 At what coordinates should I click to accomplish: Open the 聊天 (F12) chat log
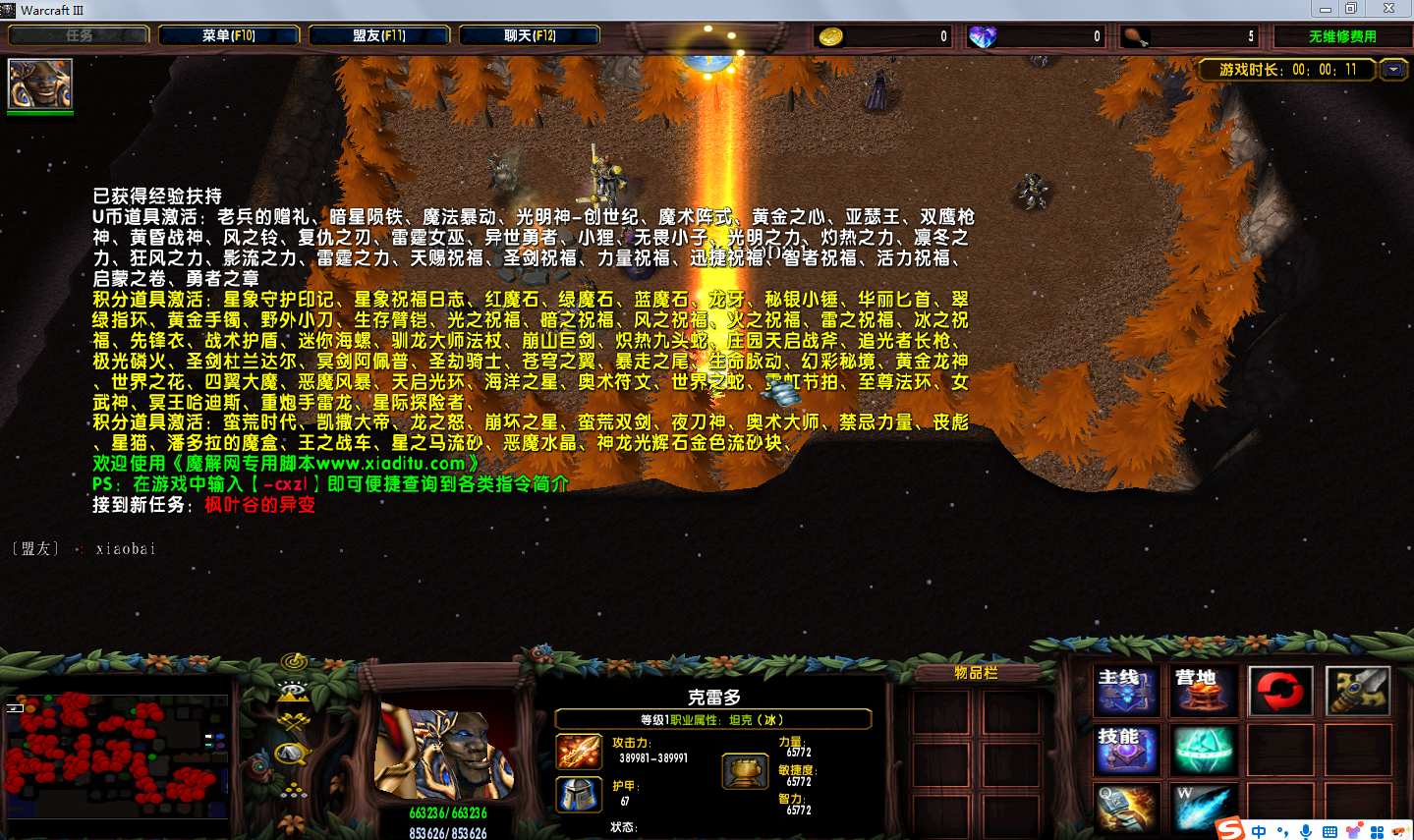tap(530, 35)
